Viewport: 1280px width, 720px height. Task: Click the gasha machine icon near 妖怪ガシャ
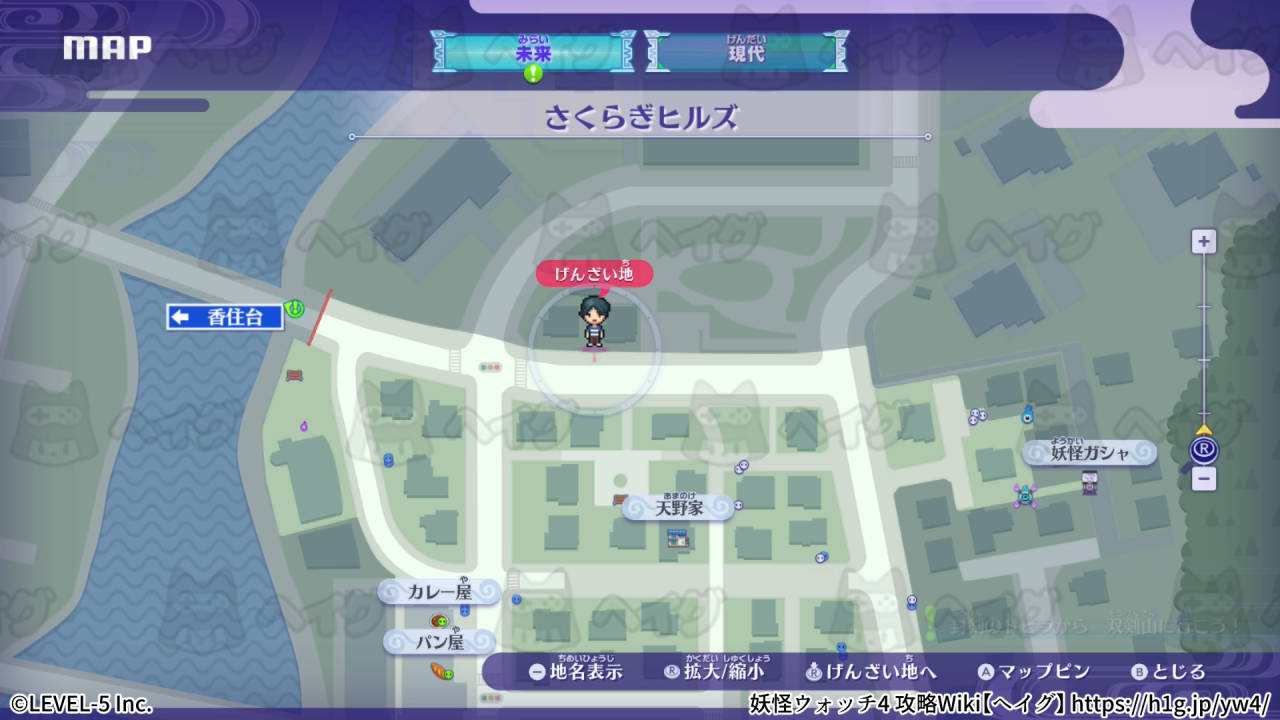click(1088, 482)
